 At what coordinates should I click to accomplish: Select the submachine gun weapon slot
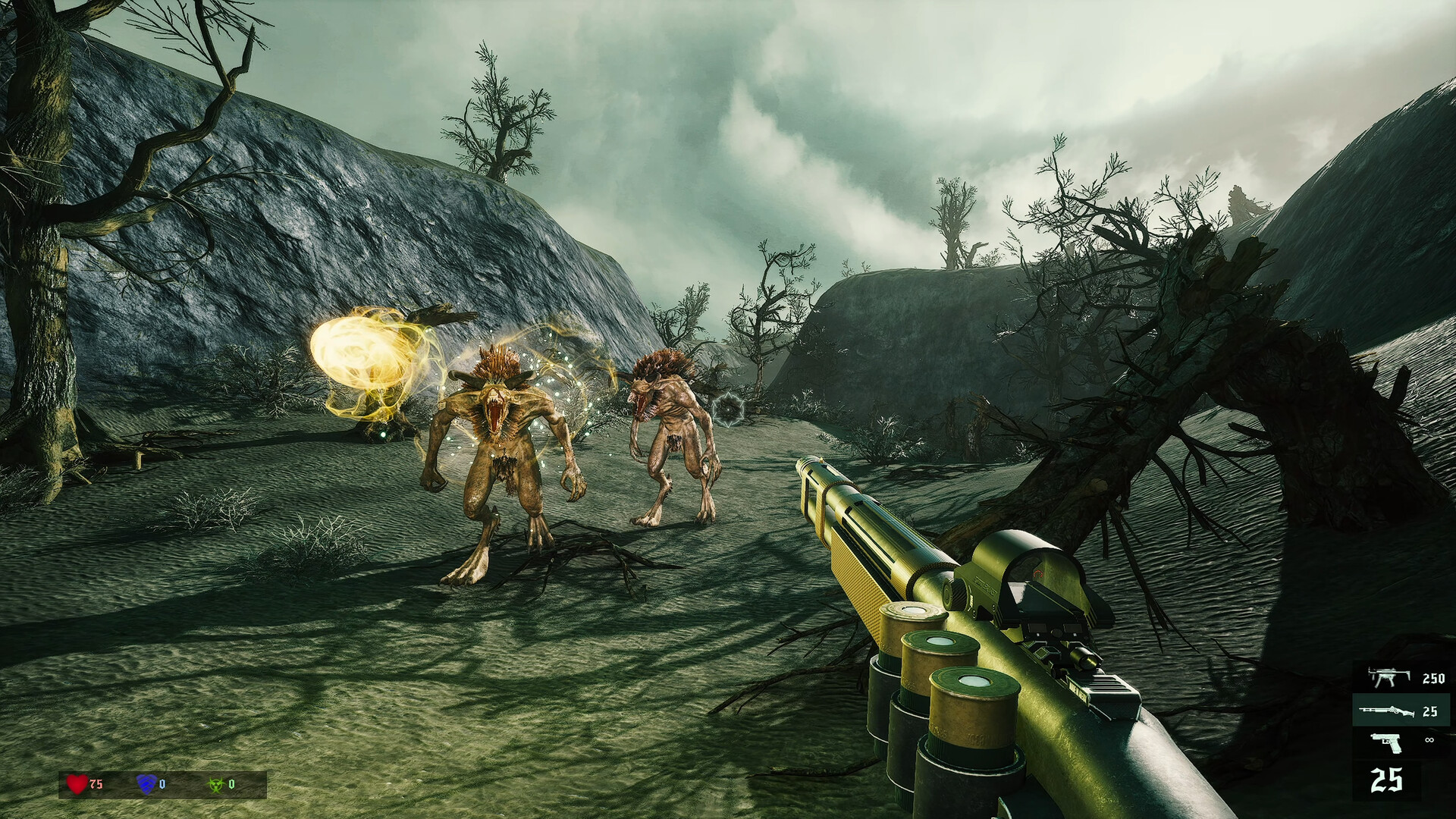1401,678
